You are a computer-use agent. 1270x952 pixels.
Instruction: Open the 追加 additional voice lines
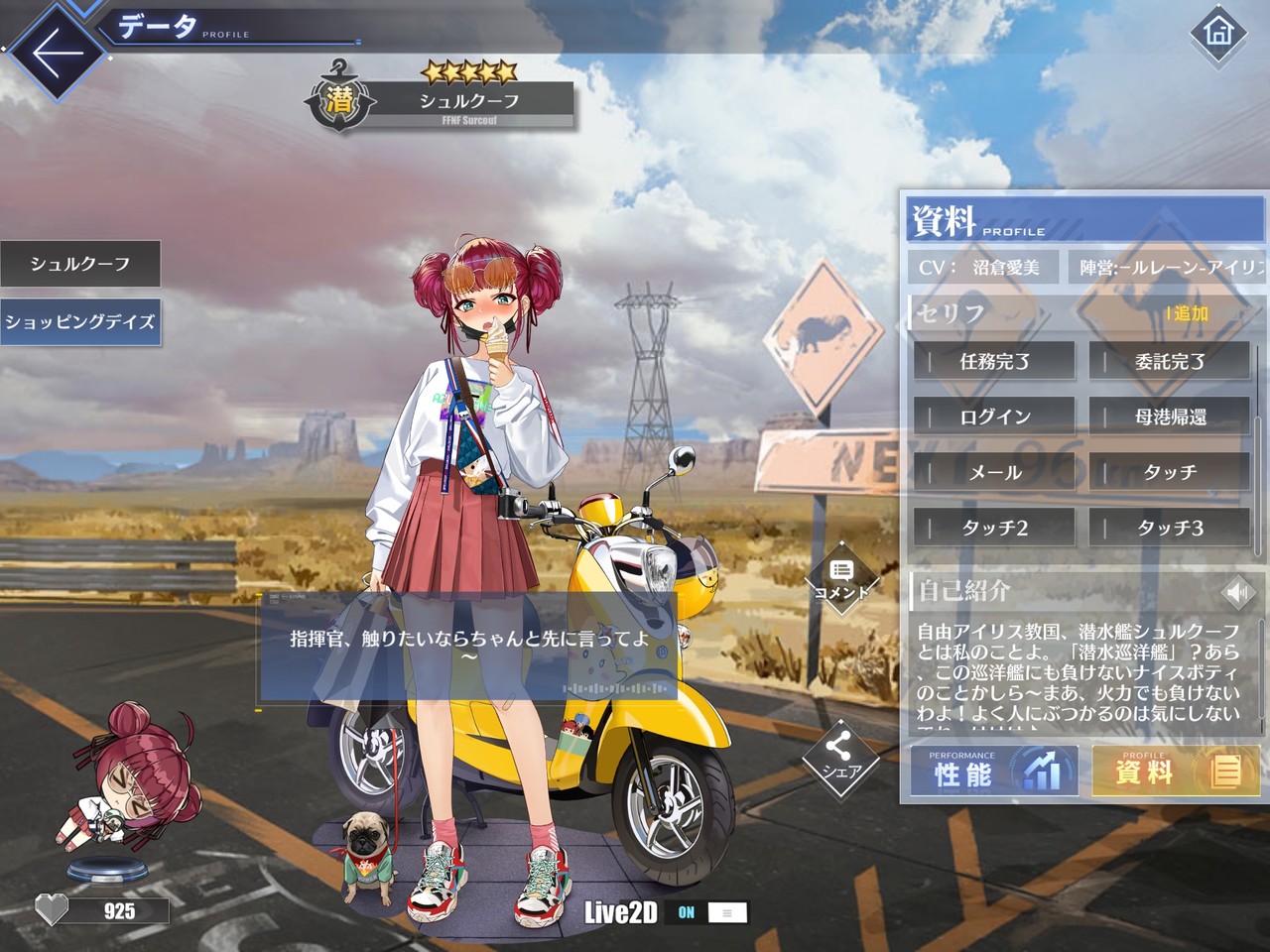click(x=1190, y=314)
